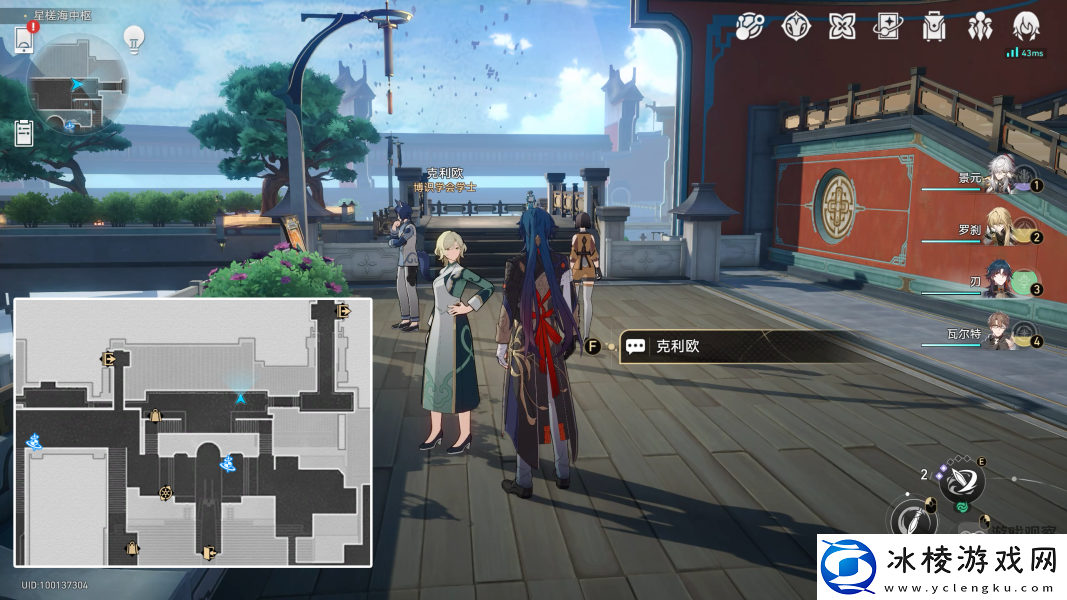Activate the technique skill with the blade swirl
Viewport: 1067px width, 600px height.
click(961, 481)
